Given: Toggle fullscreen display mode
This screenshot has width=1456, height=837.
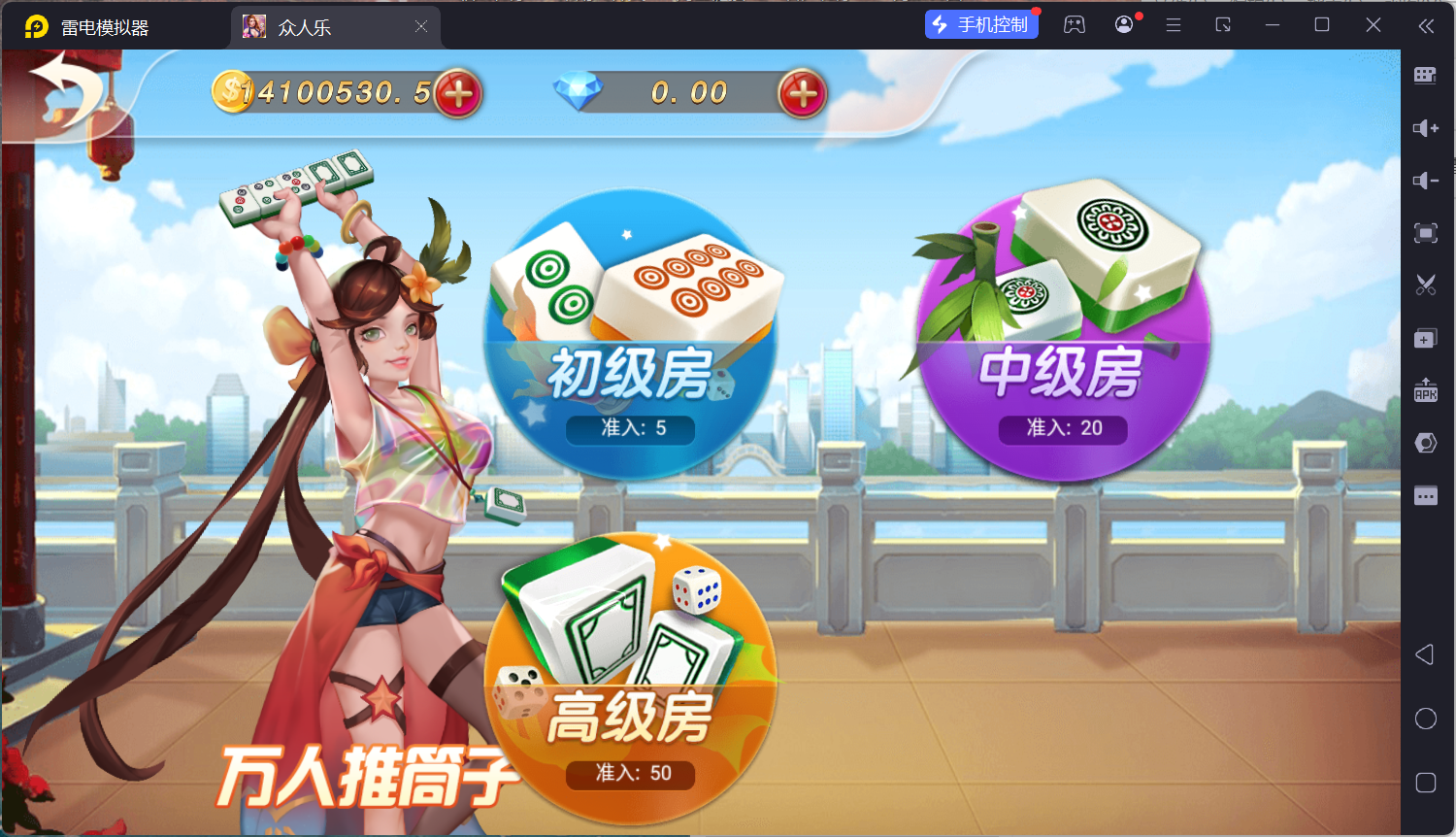Looking at the screenshot, I should 1425,233.
